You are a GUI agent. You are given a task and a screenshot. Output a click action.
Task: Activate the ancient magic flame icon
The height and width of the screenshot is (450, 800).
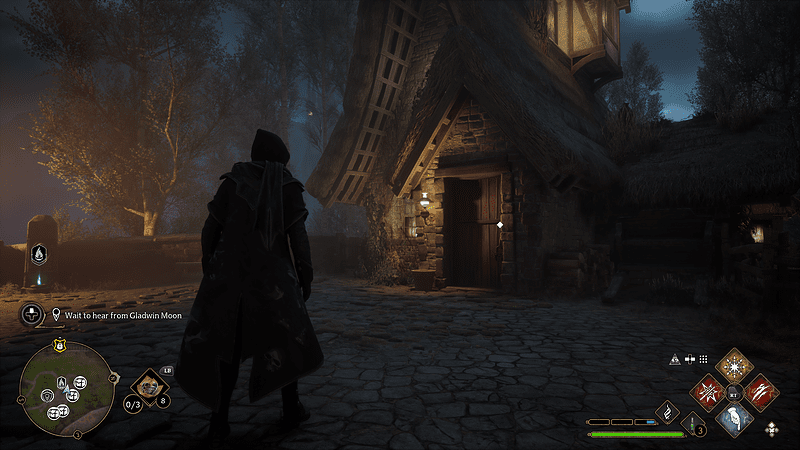coord(667,409)
